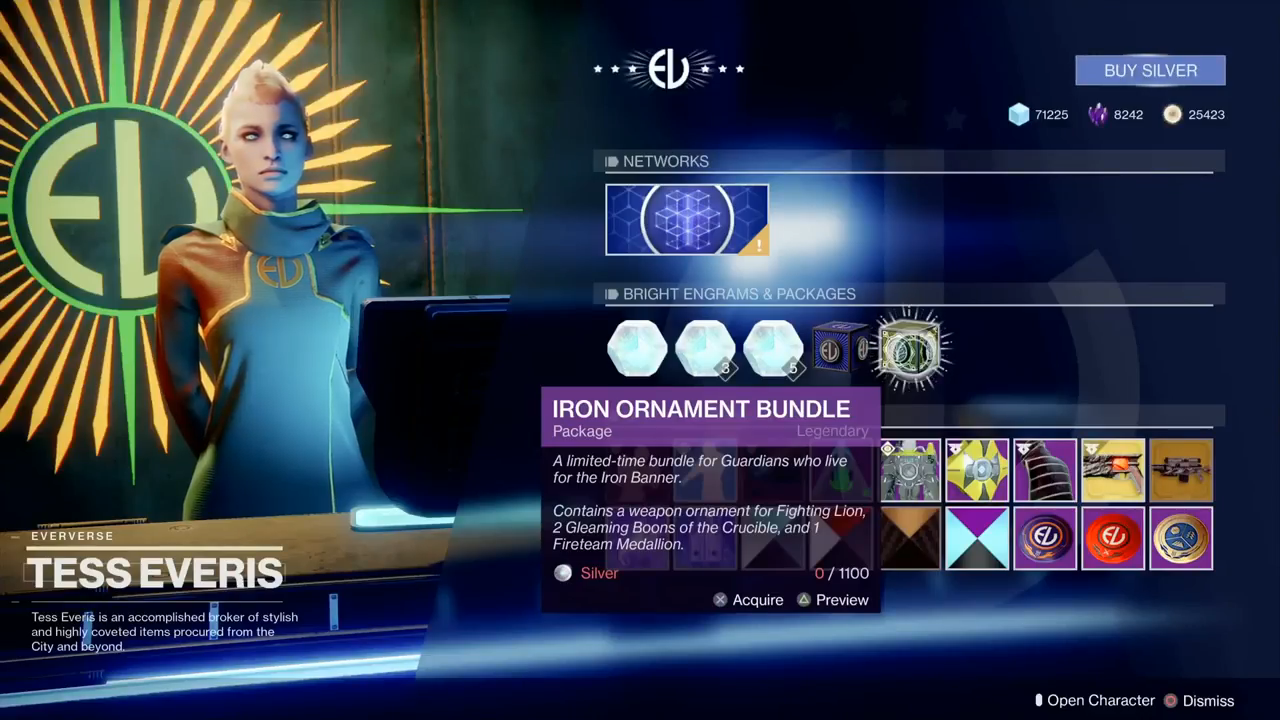Pick the gray exo armor item

point(910,470)
